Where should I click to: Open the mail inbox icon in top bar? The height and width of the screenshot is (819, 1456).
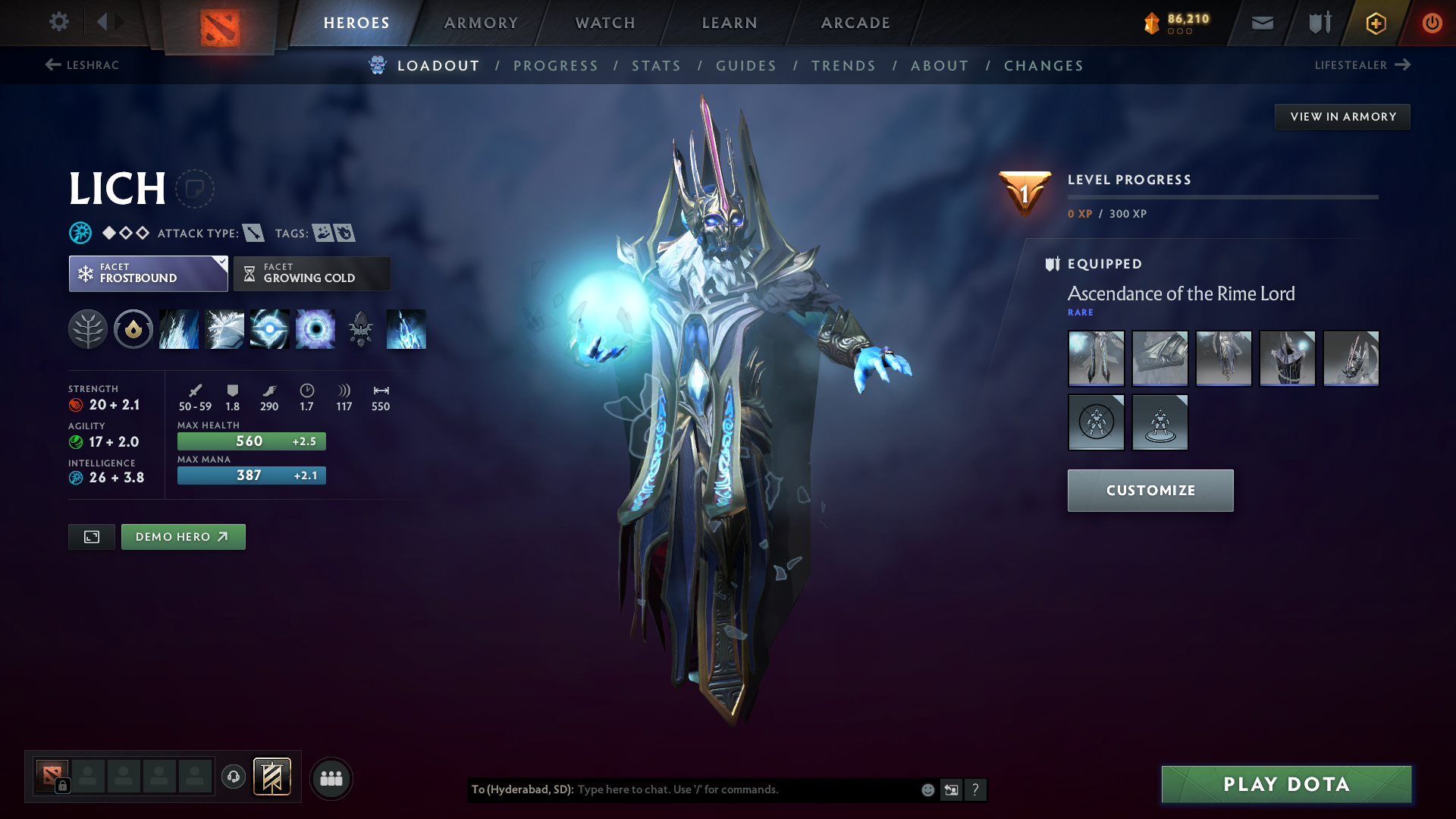[1261, 23]
